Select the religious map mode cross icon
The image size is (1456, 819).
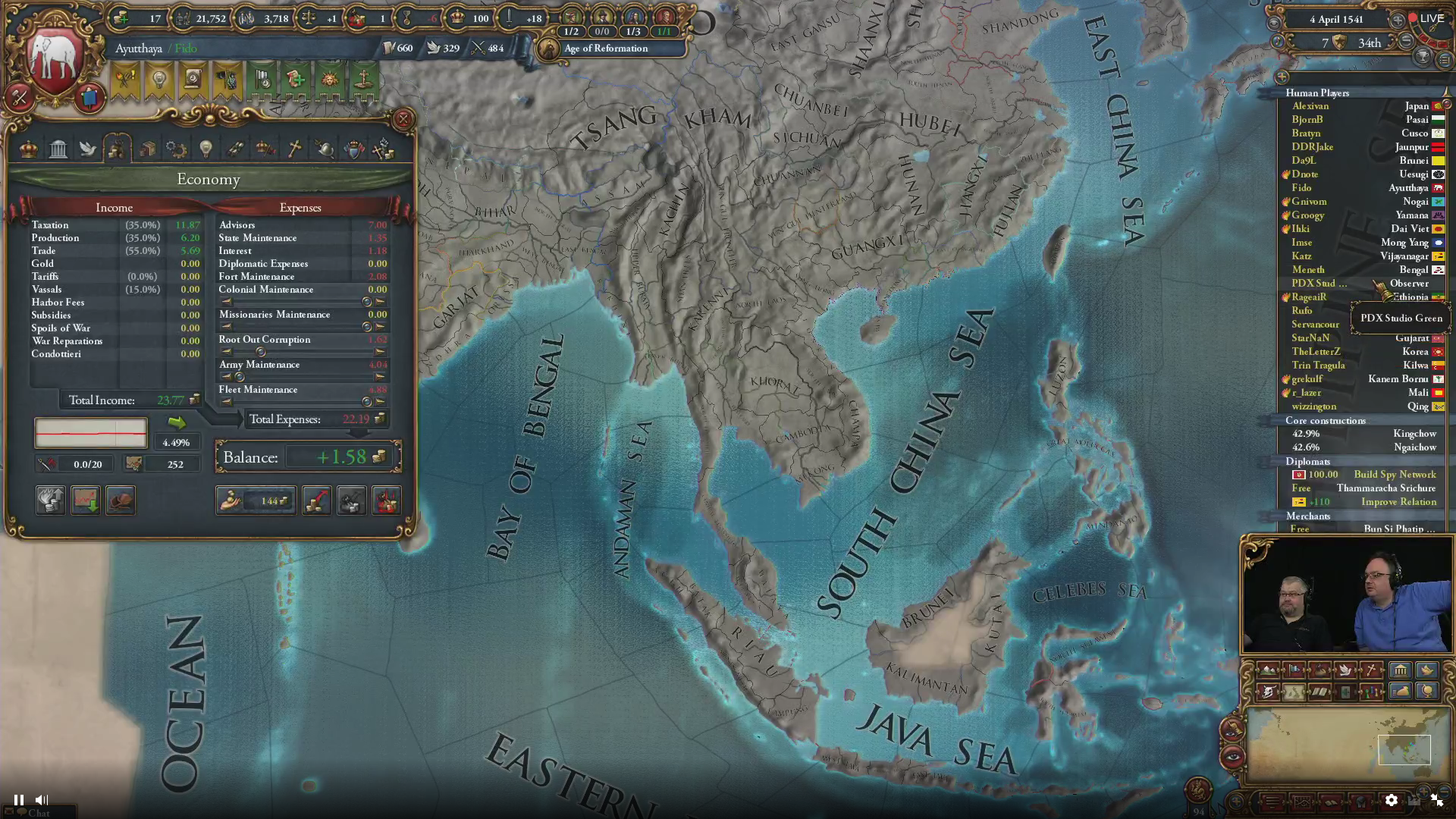coord(1370,670)
